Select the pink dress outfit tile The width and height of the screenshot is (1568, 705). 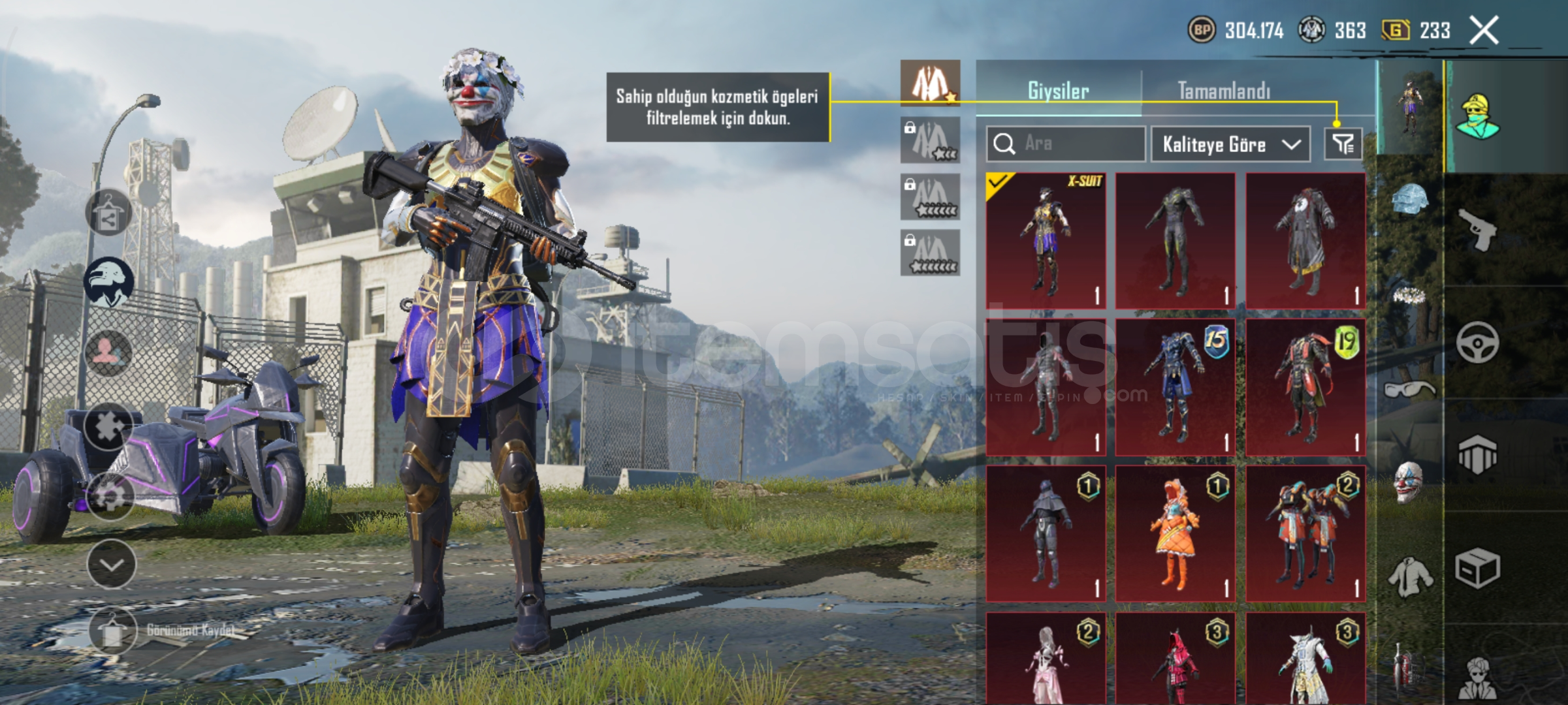[x=1046, y=658]
